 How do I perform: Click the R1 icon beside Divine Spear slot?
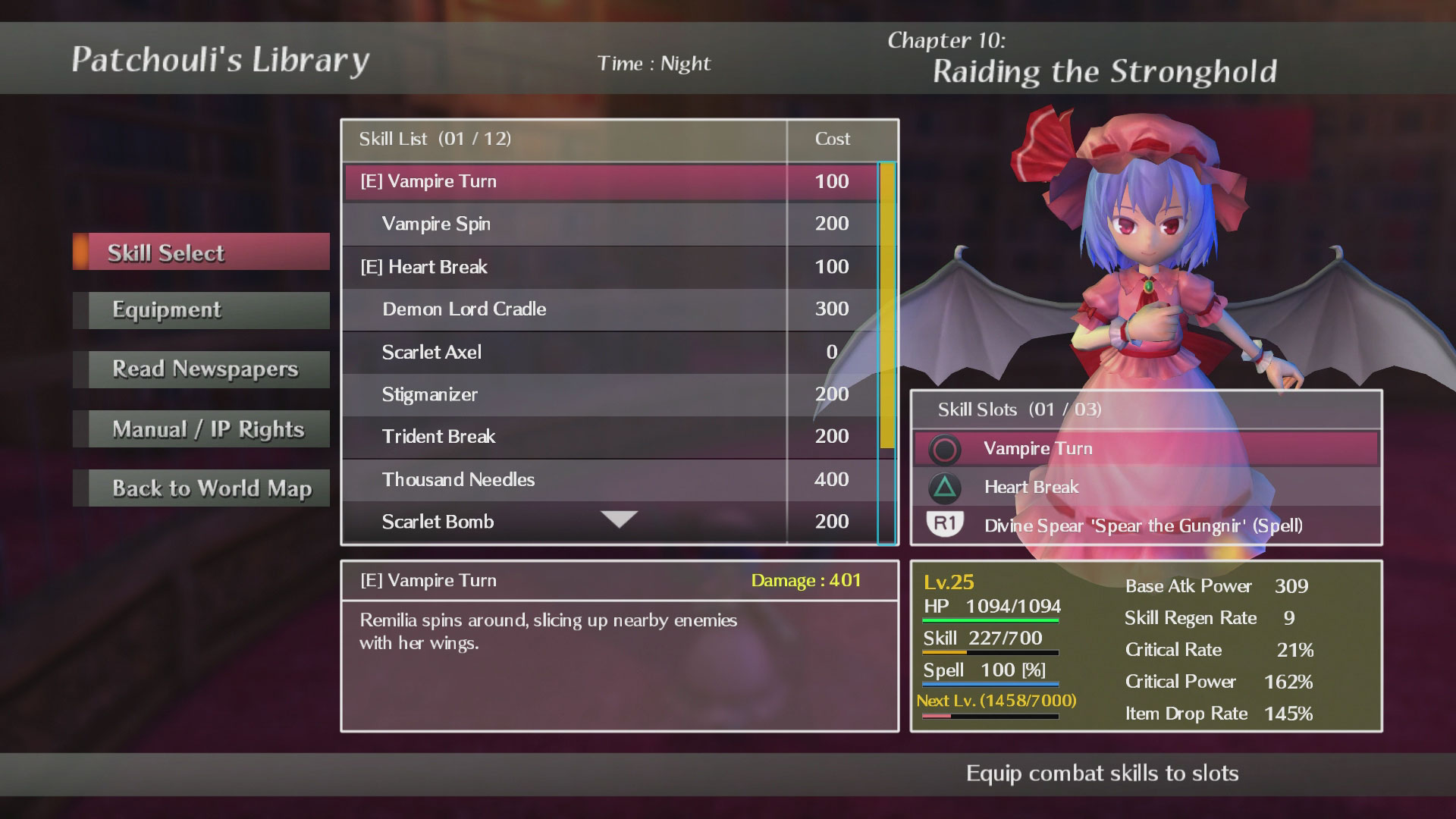tap(946, 525)
